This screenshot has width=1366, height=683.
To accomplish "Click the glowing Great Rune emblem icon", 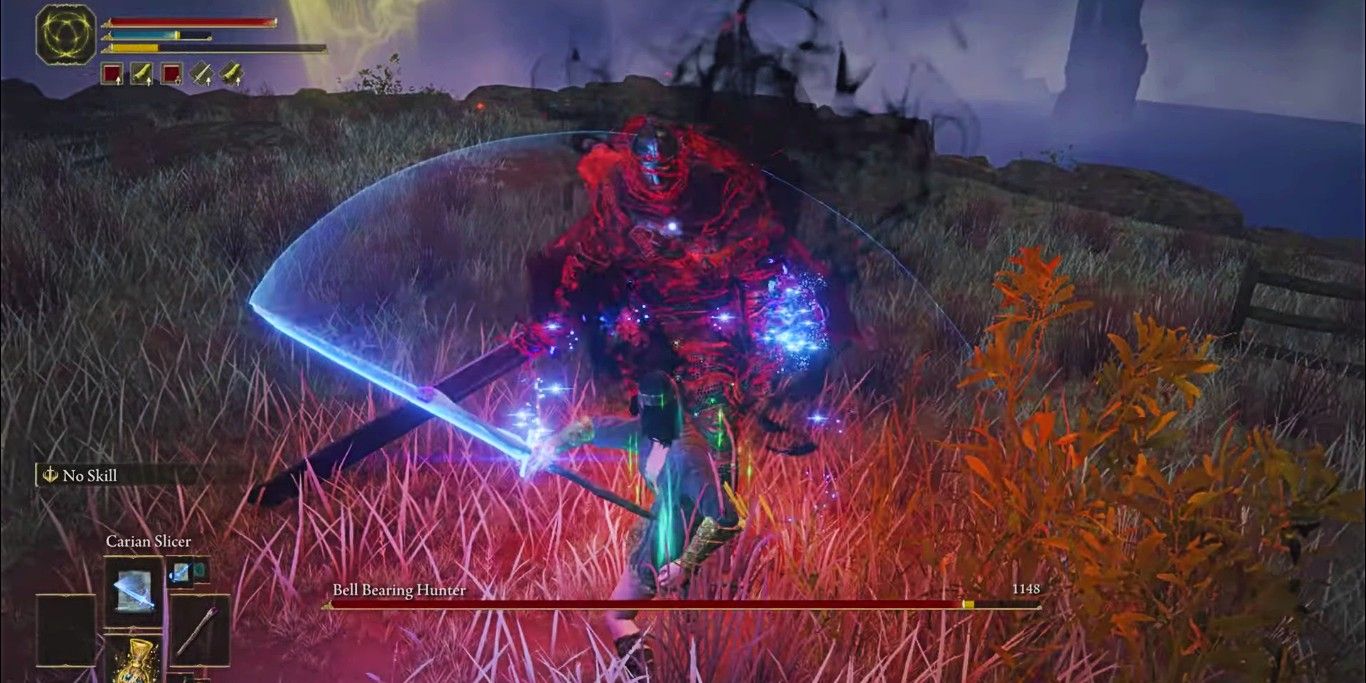I will [66, 35].
